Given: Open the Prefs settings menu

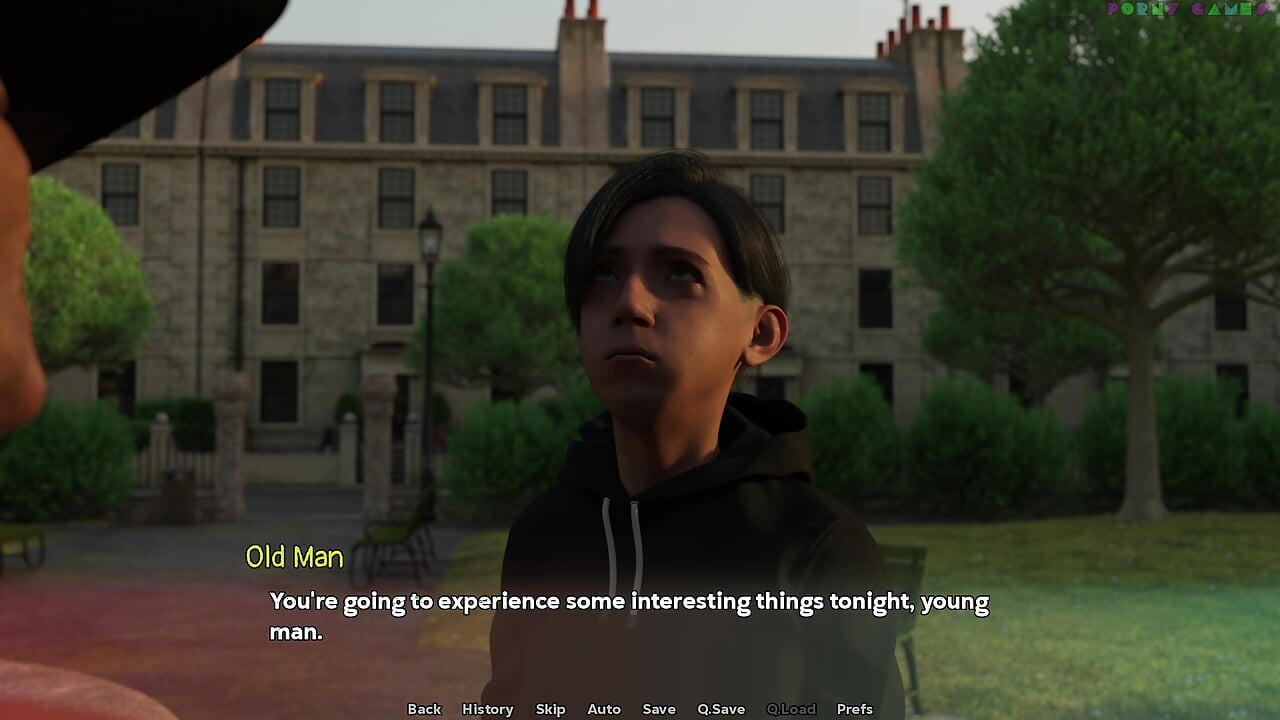Looking at the screenshot, I should pos(854,709).
